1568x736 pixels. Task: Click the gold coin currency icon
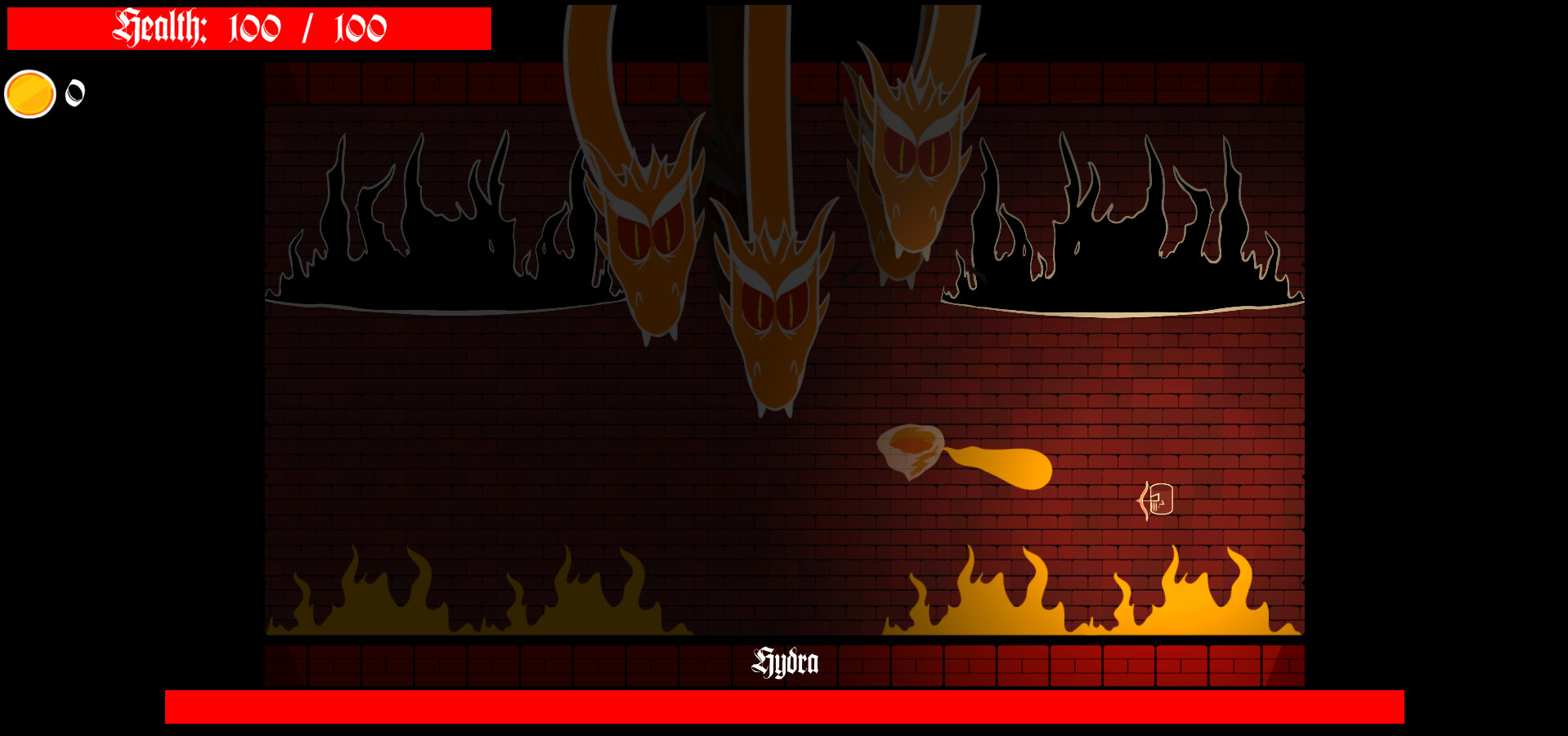(29, 92)
